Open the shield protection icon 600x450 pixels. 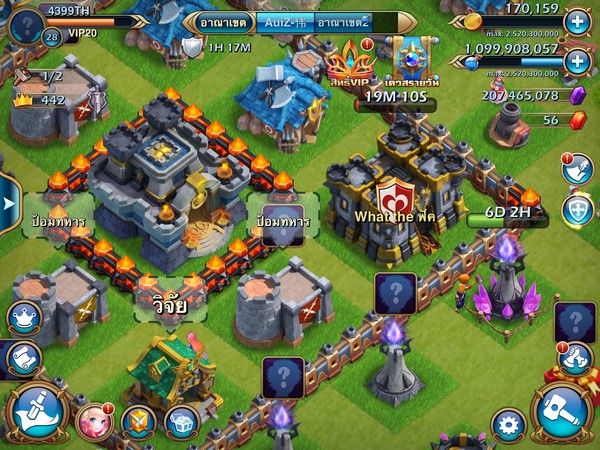[577, 210]
